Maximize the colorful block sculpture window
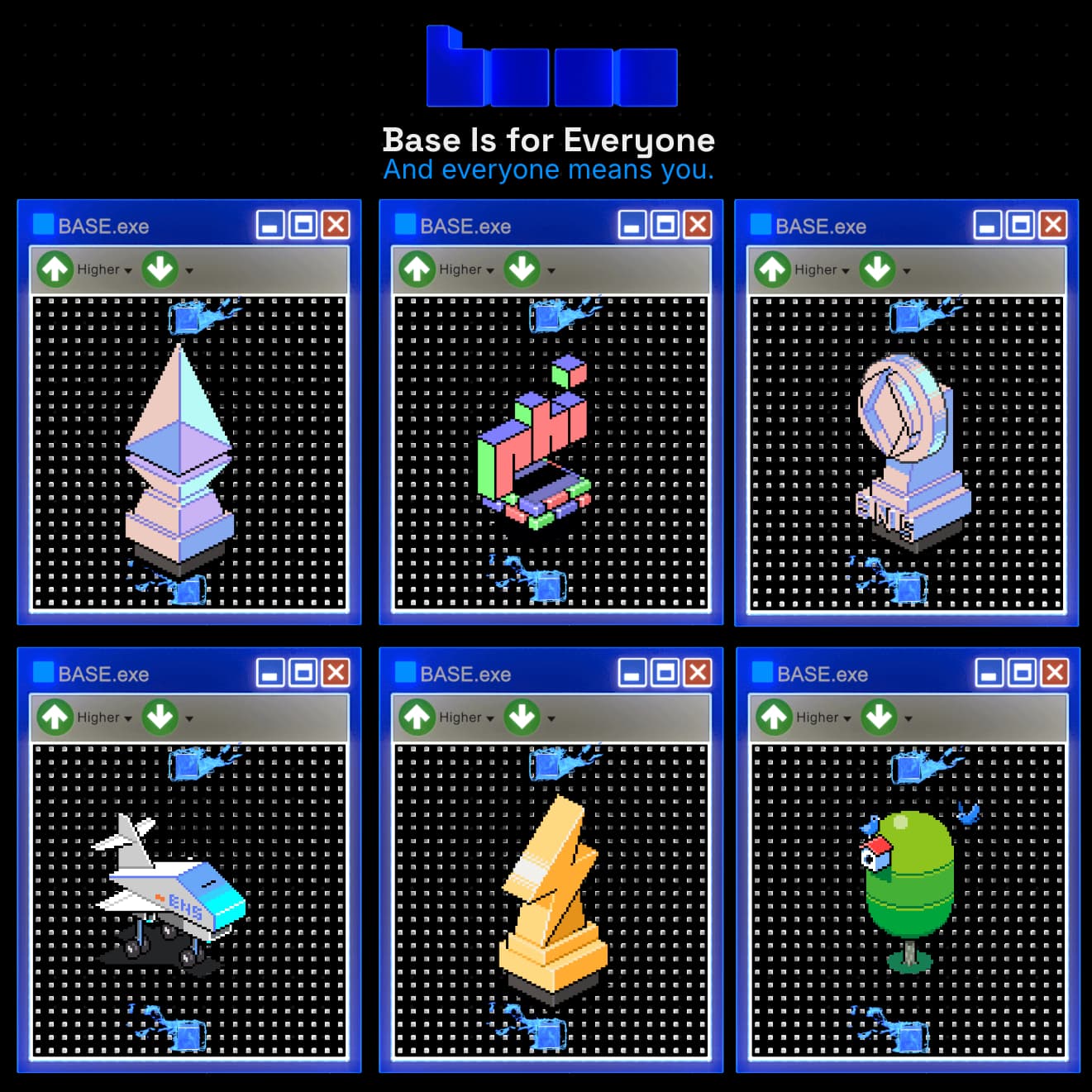Image resolution: width=1092 pixels, height=1092 pixels. tap(665, 225)
